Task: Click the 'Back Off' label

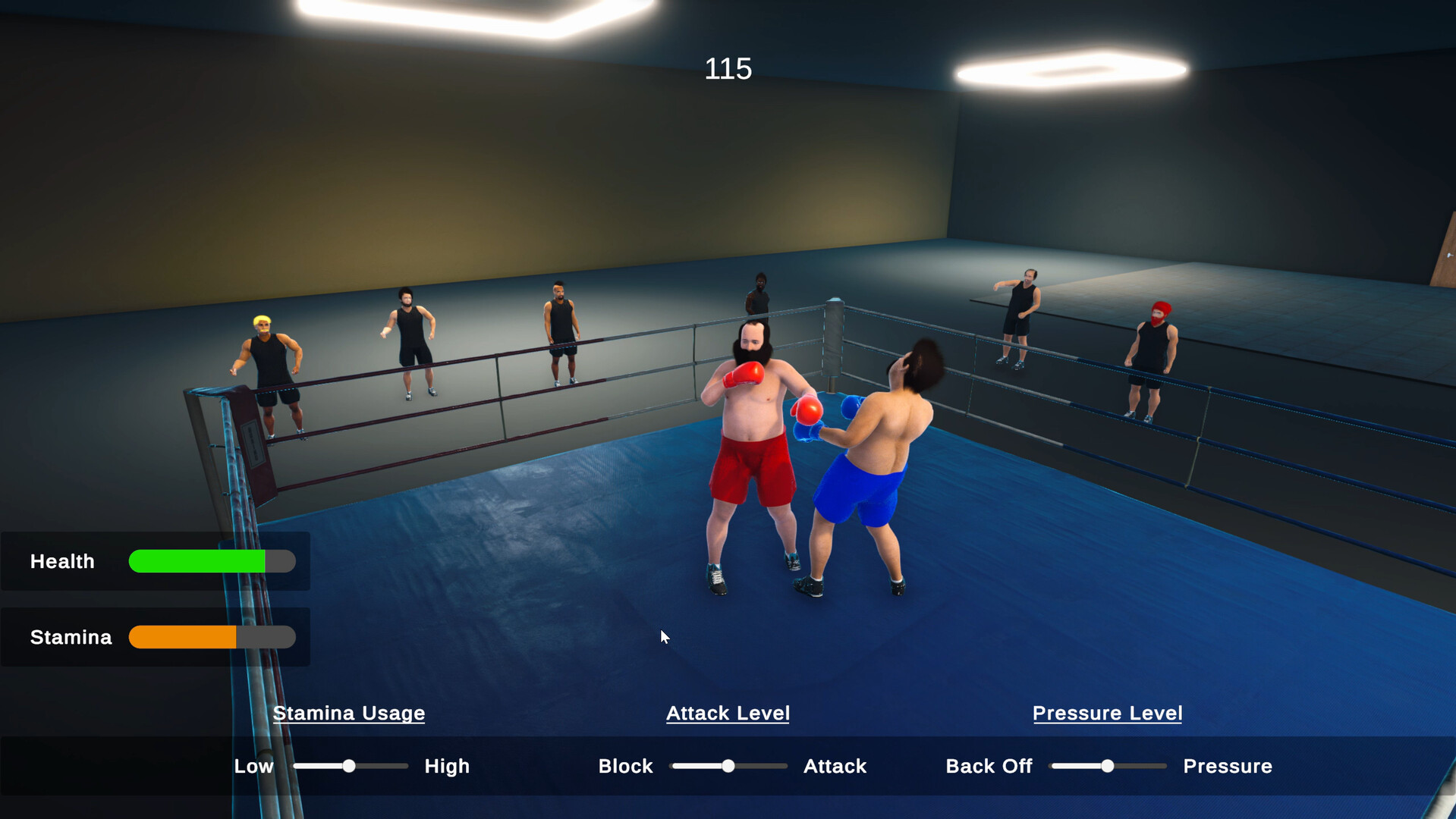Action: point(989,766)
